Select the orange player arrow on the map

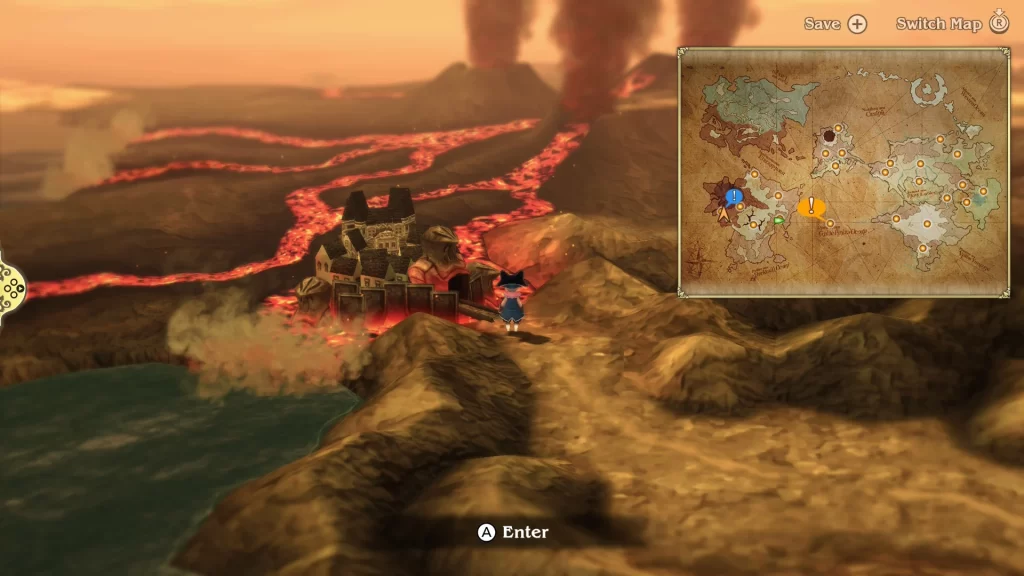(x=723, y=213)
